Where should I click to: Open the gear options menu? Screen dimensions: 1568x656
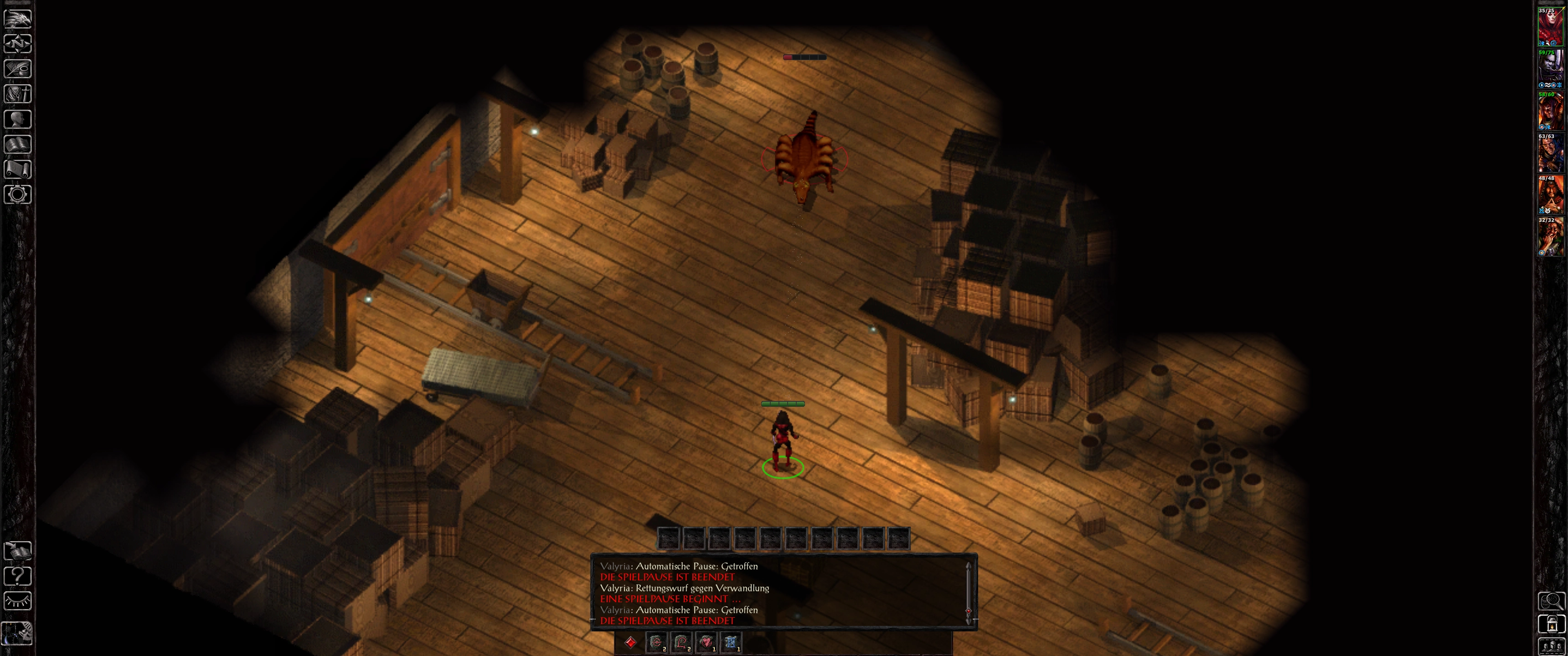click(x=18, y=195)
